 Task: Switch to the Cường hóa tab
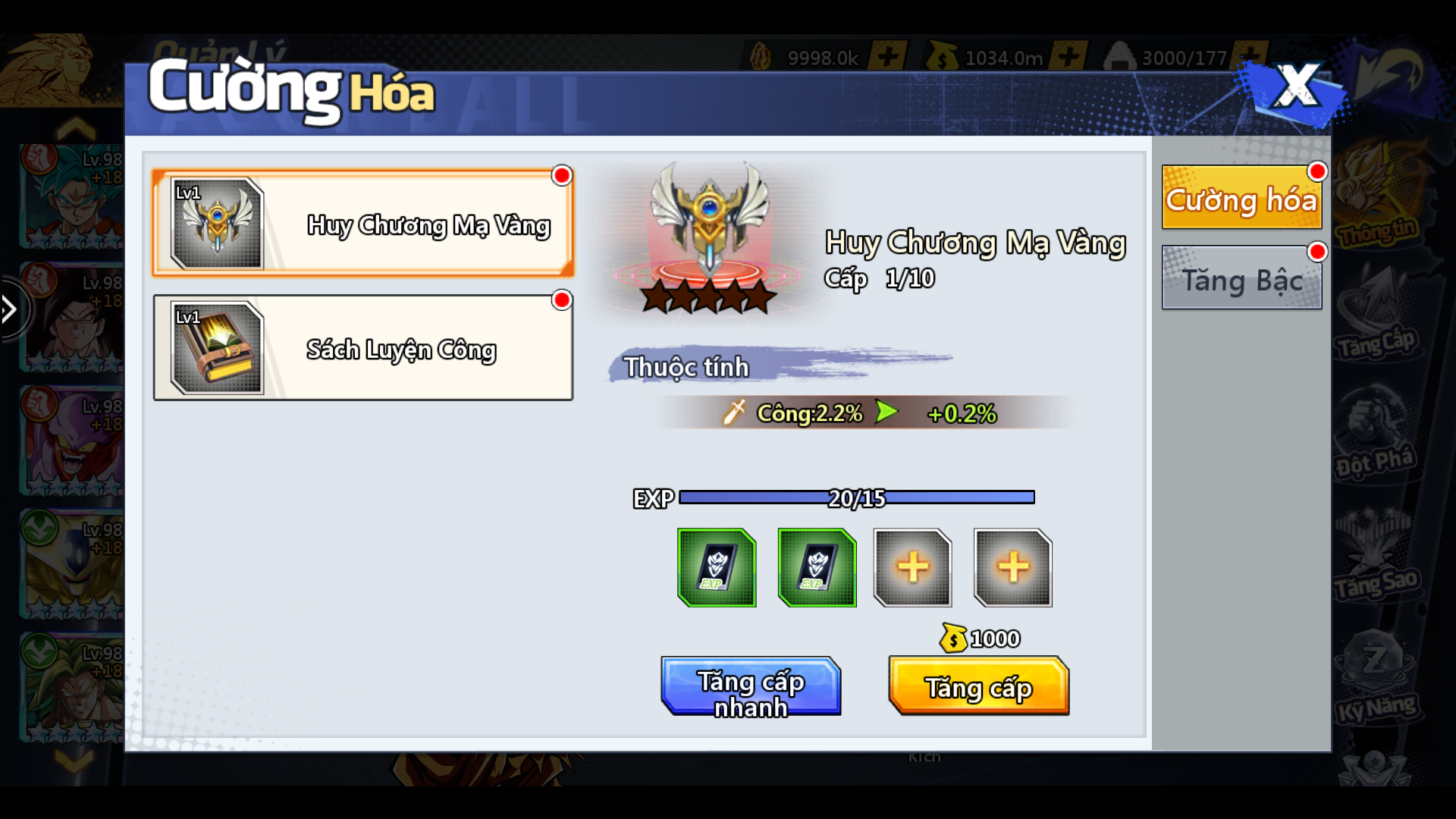[x=1241, y=199]
